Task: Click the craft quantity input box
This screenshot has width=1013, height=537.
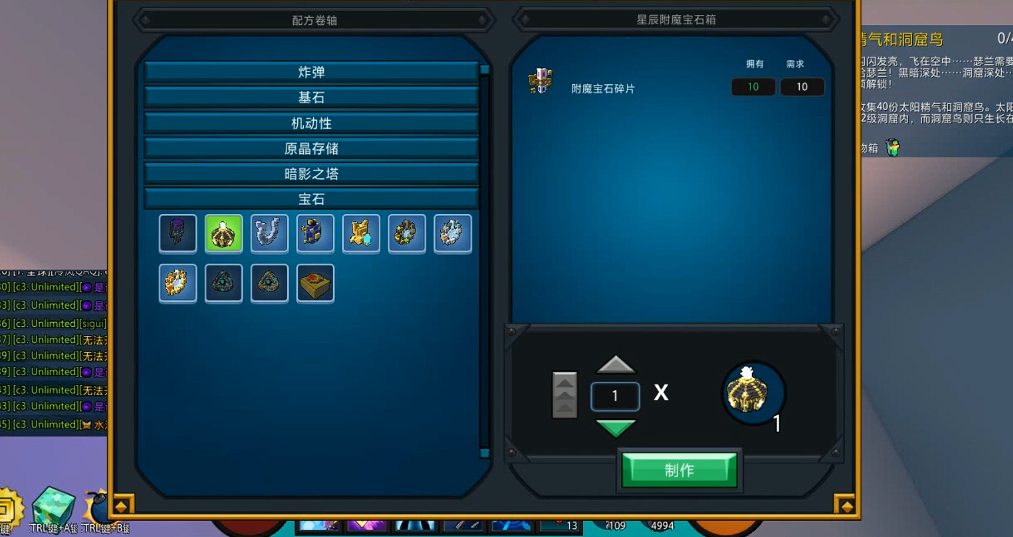Action: 615,396
